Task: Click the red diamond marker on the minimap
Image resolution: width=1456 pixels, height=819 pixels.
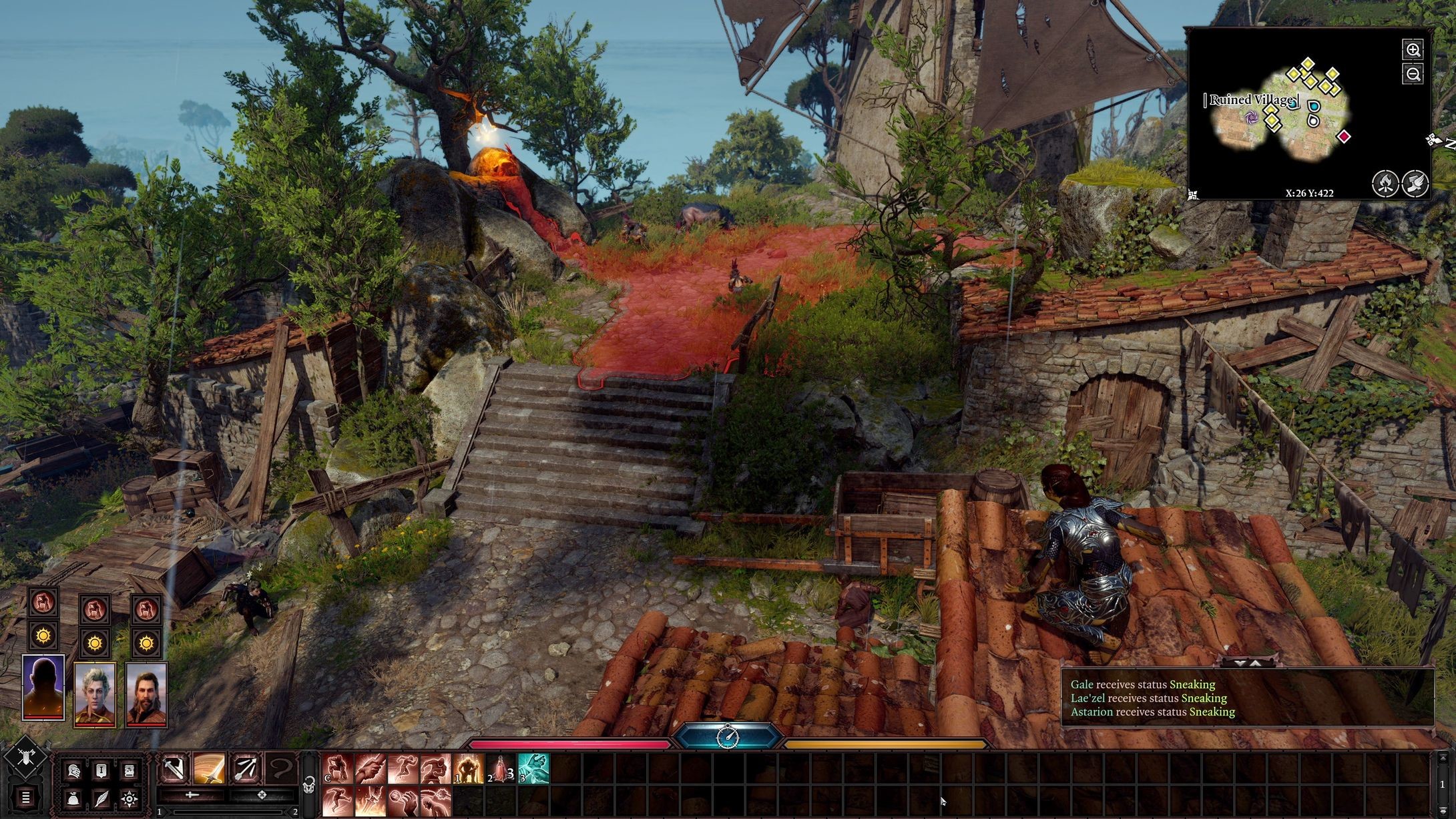Action: tap(1344, 137)
